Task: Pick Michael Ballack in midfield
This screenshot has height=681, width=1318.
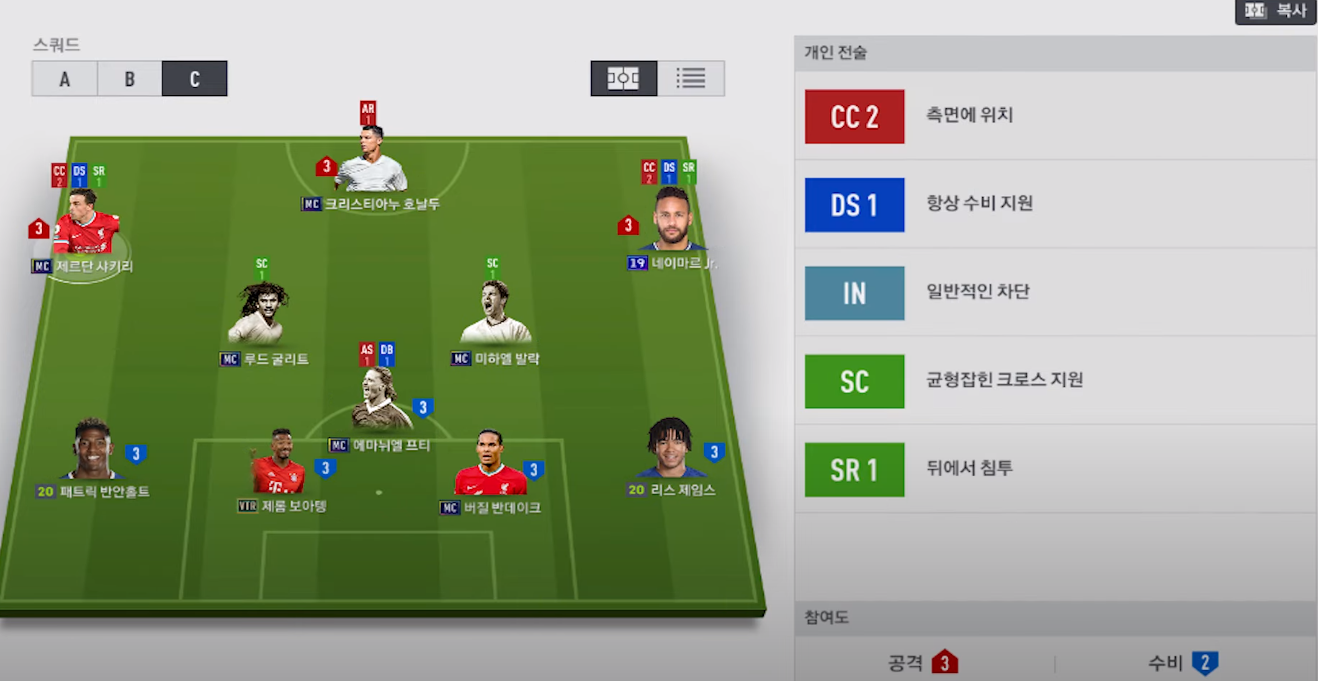Action: click(495, 315)
